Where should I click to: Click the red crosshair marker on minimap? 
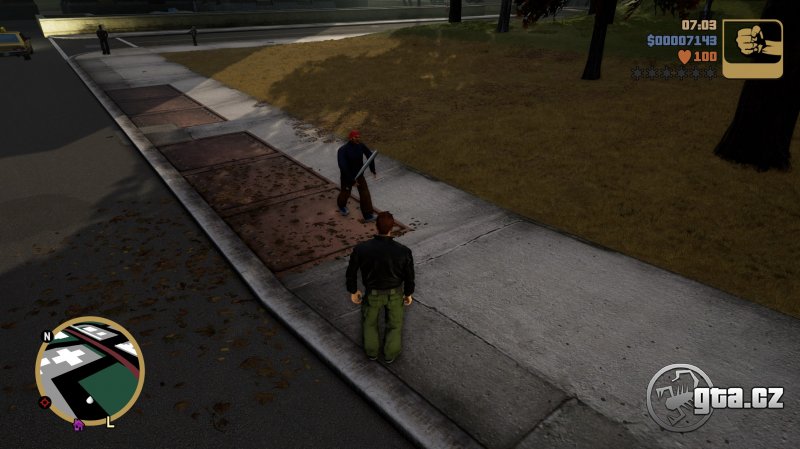click(44, 402)
